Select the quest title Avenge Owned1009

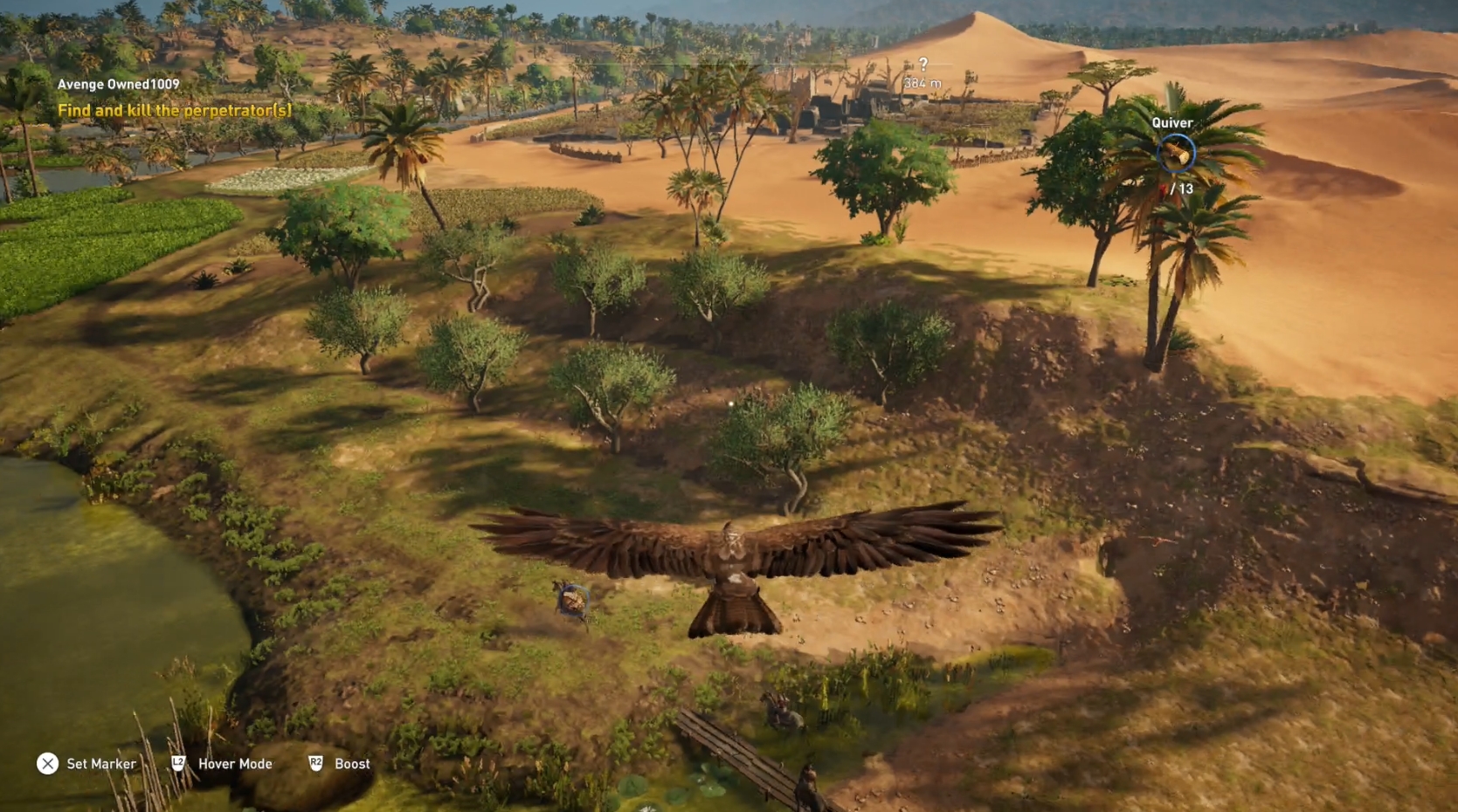[x=116, y=85]
